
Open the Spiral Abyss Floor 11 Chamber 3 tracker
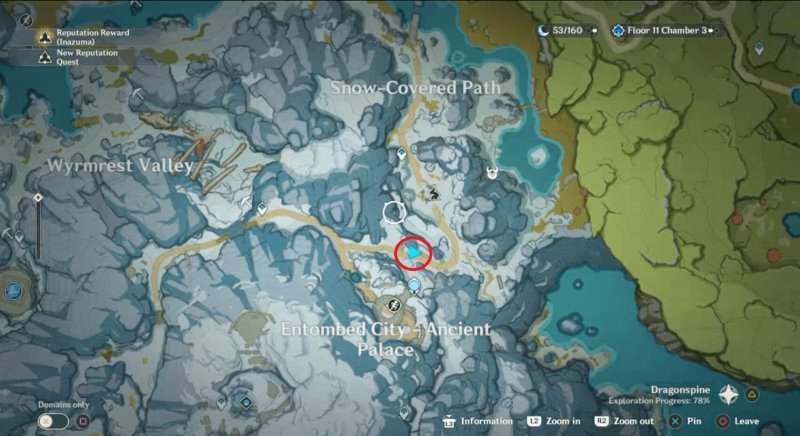click(663, 30)
